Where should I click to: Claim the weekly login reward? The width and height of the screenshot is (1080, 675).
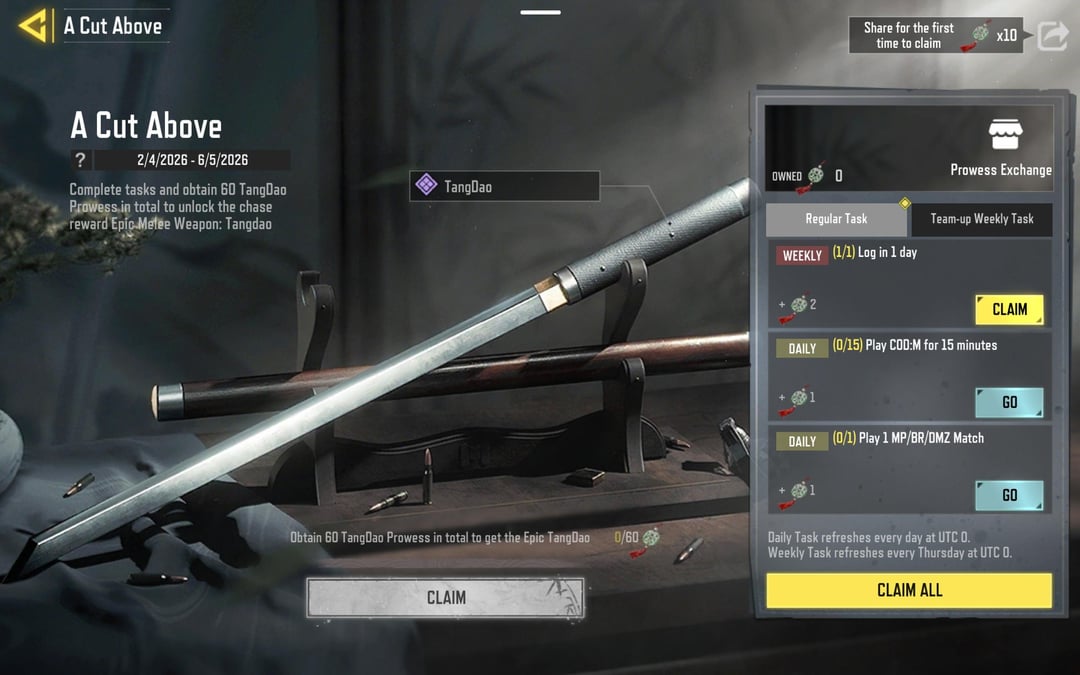(x=1009, y=309)
